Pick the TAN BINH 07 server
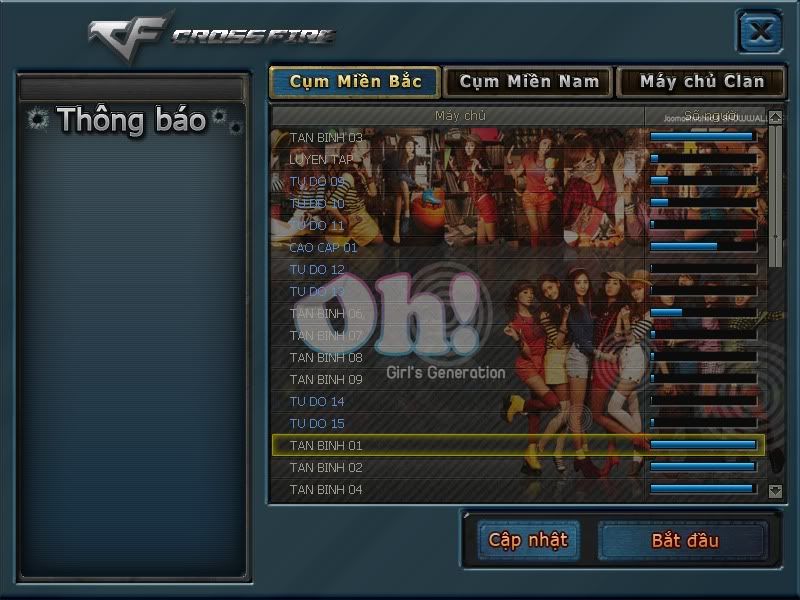 (326, 335)
